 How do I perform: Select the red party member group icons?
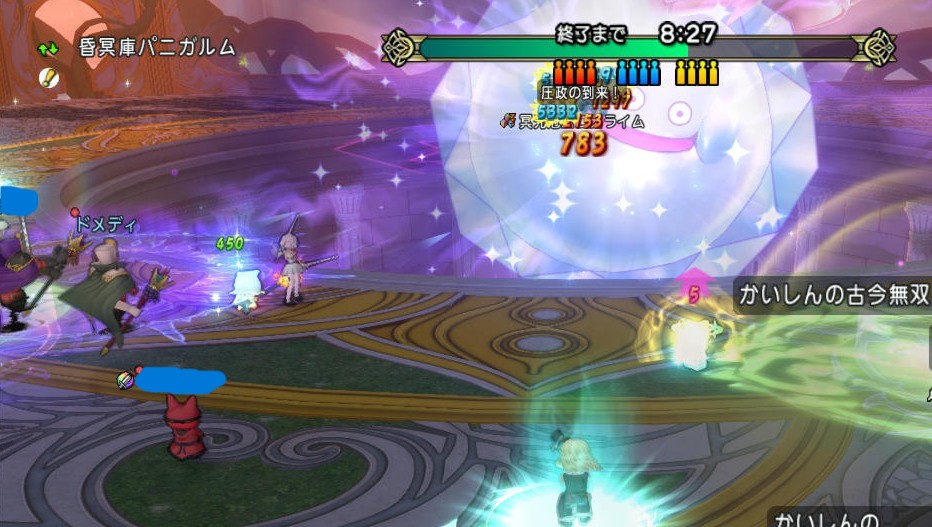point(575,73)
